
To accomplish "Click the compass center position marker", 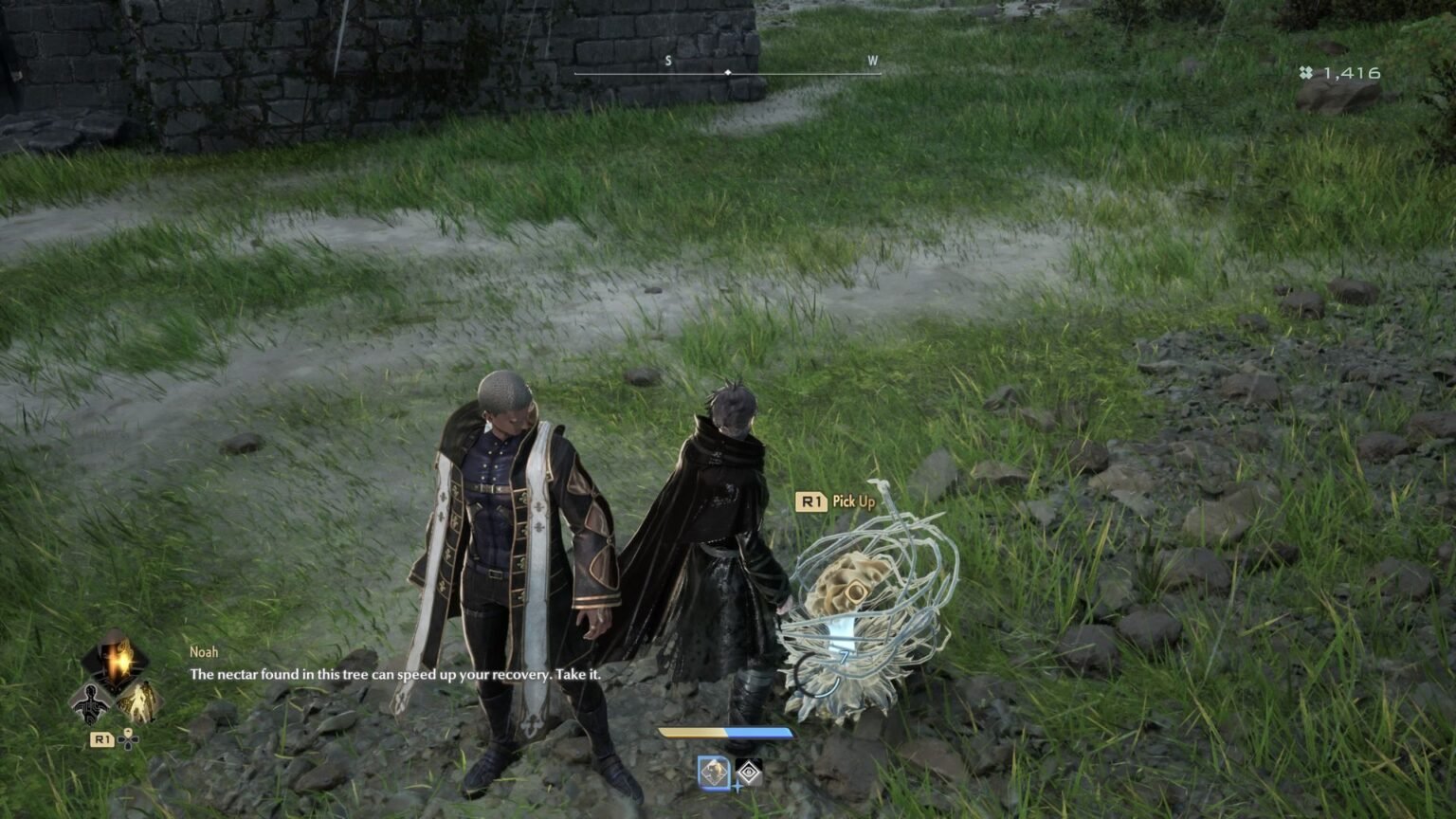I will (x=727, y=70).
